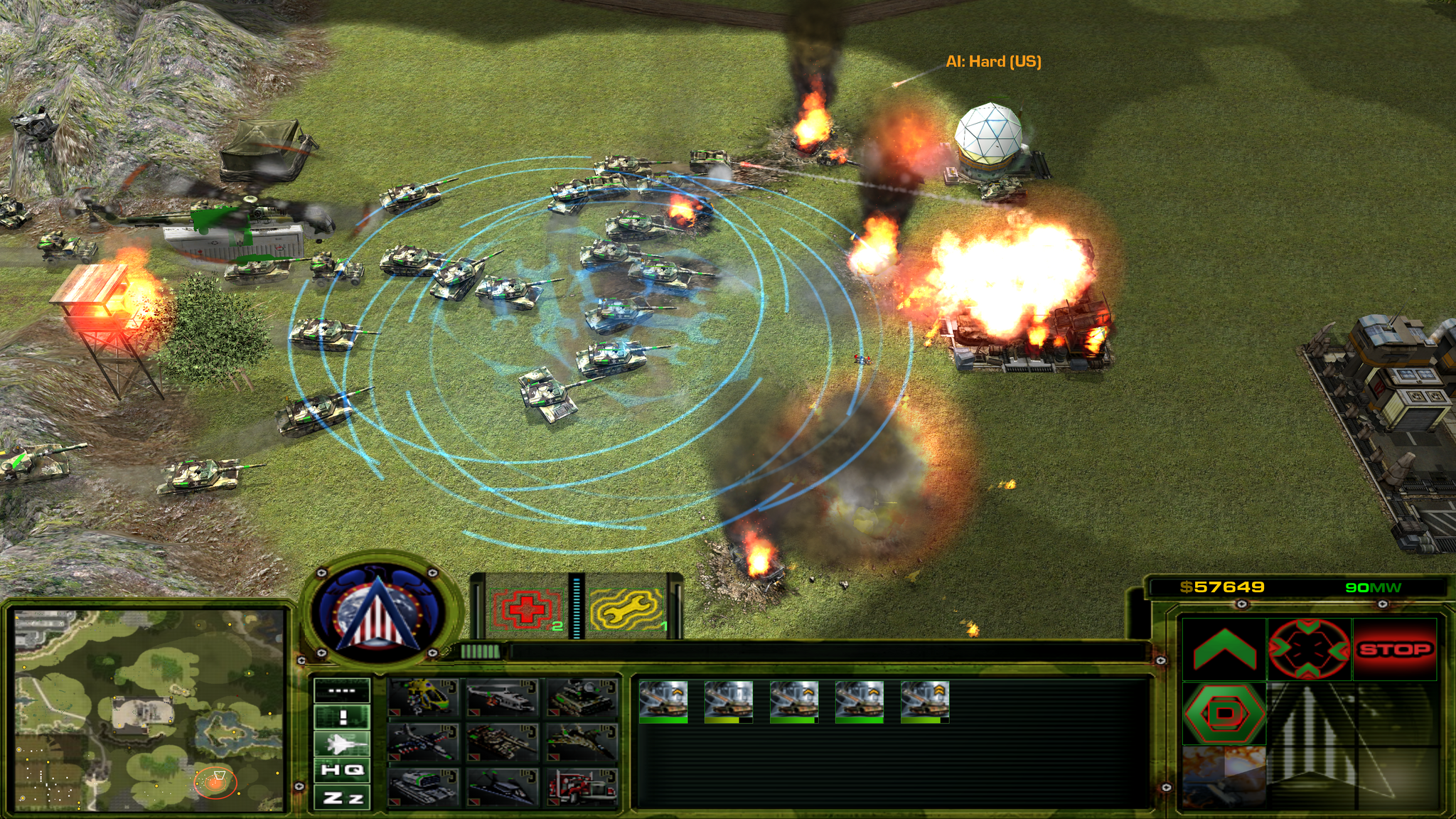Select the Zz idle units button
The image size is (1456, 819).
(342, 798)
